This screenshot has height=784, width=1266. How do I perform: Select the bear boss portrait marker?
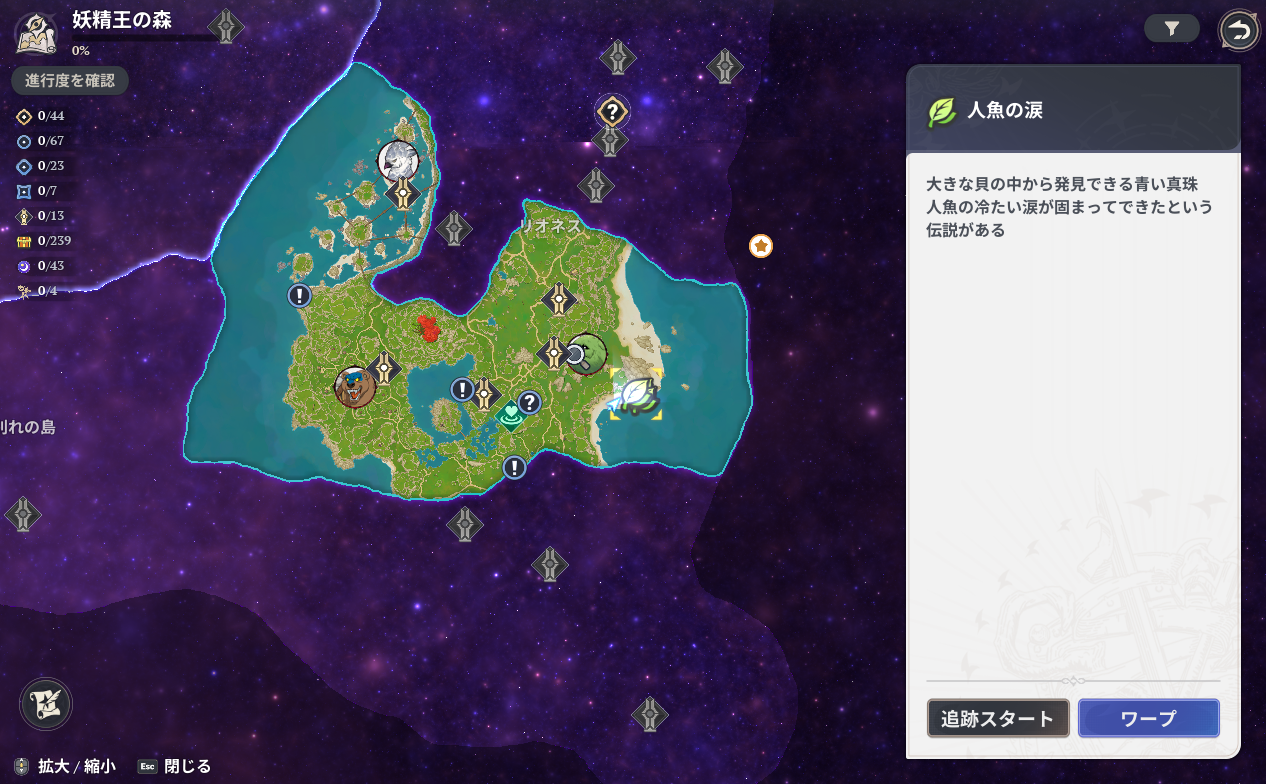pos(354,386)
